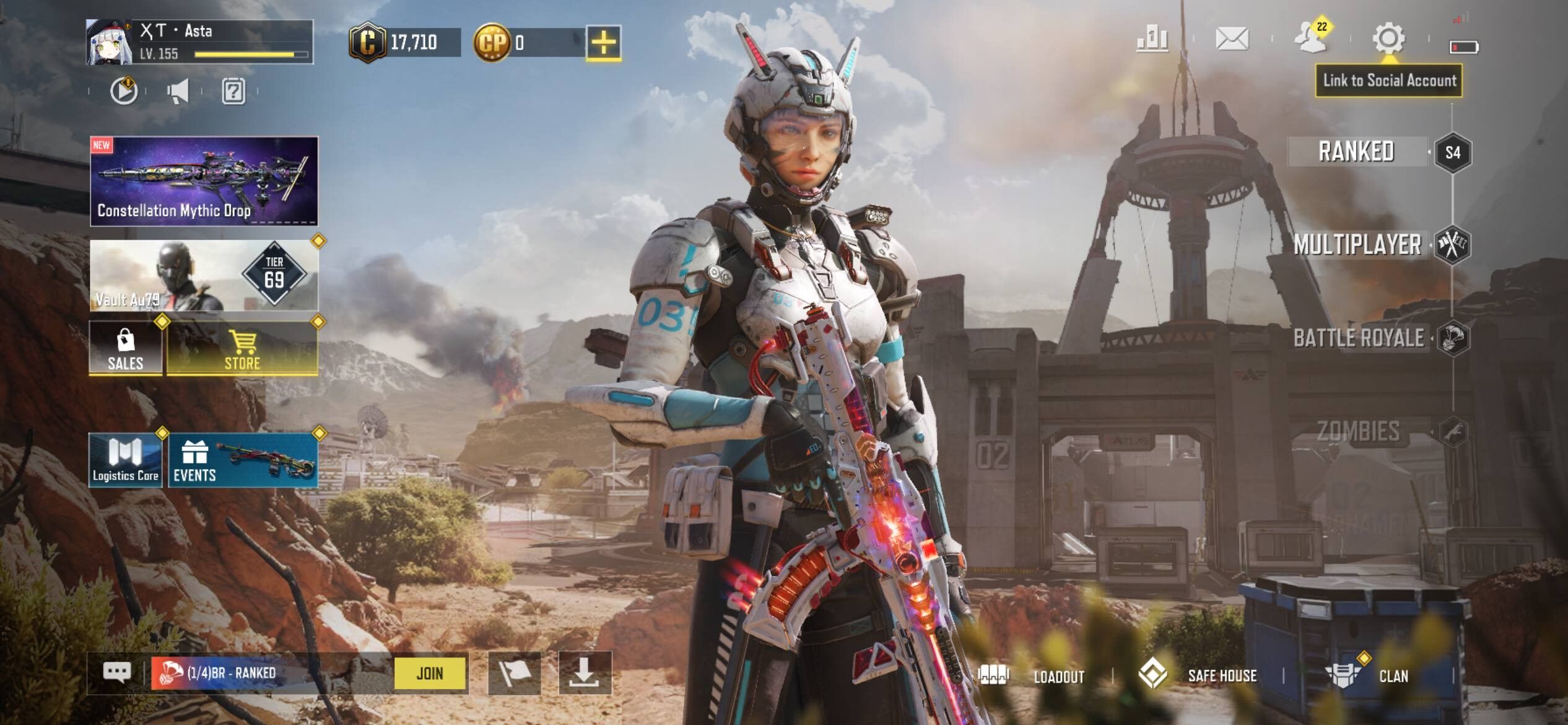The image size is (1568, 725).
Task: View the Constellation Mythic Drop banner
Action: 204,181
